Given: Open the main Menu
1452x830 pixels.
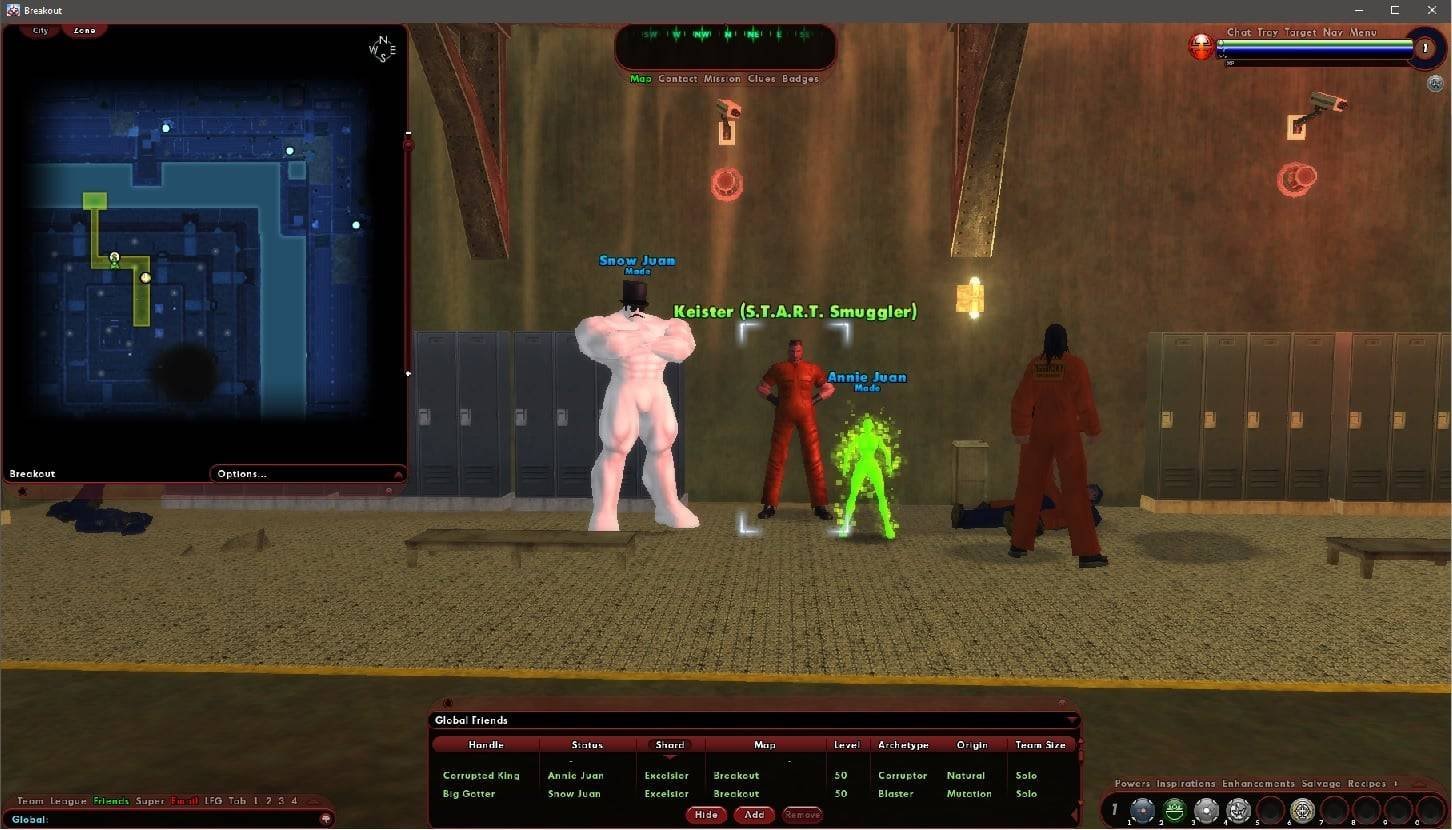Looking at the screenshot, I should tap(1363, 33).
